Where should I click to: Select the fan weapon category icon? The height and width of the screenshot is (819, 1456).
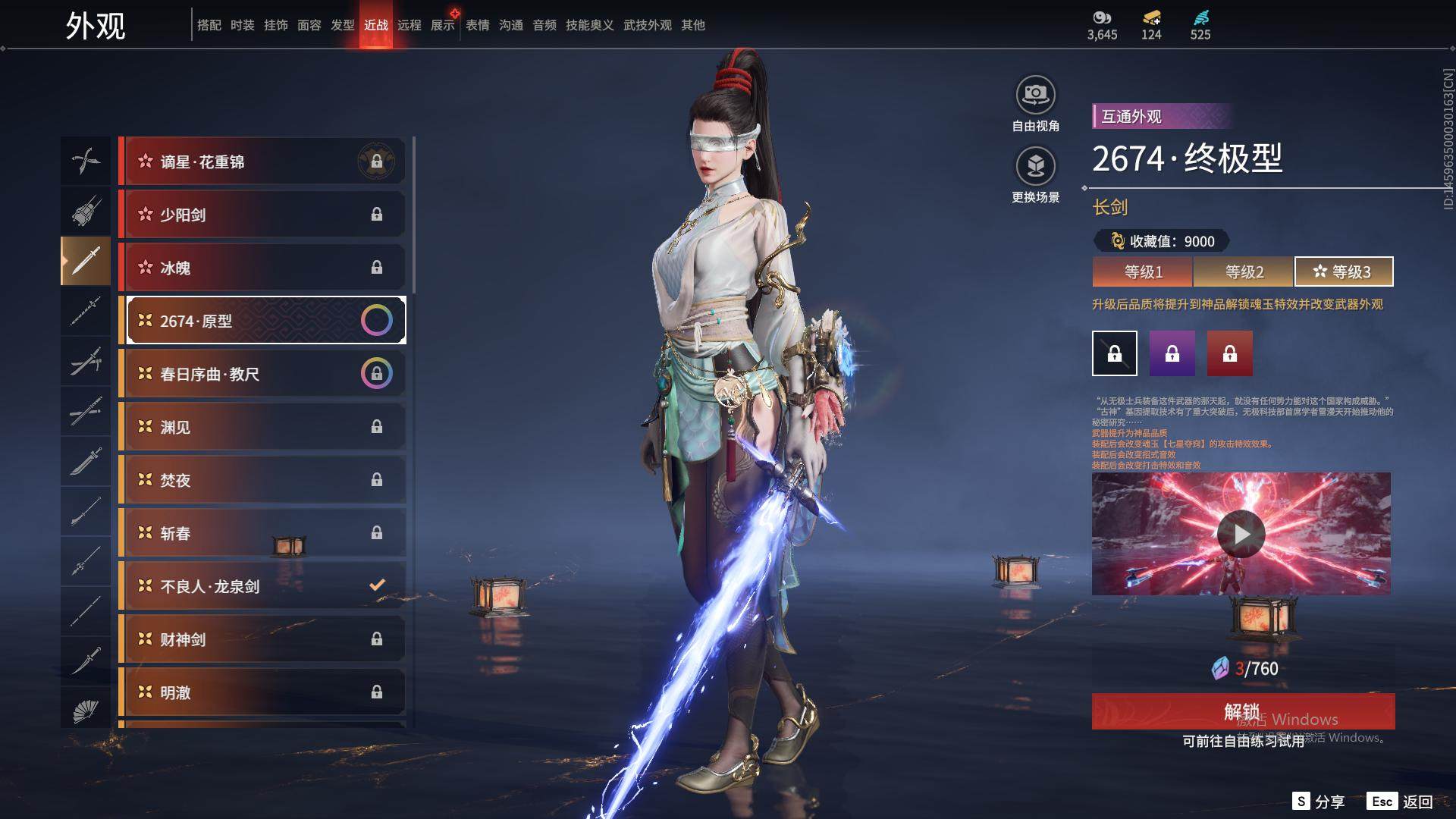click(86, 711)
